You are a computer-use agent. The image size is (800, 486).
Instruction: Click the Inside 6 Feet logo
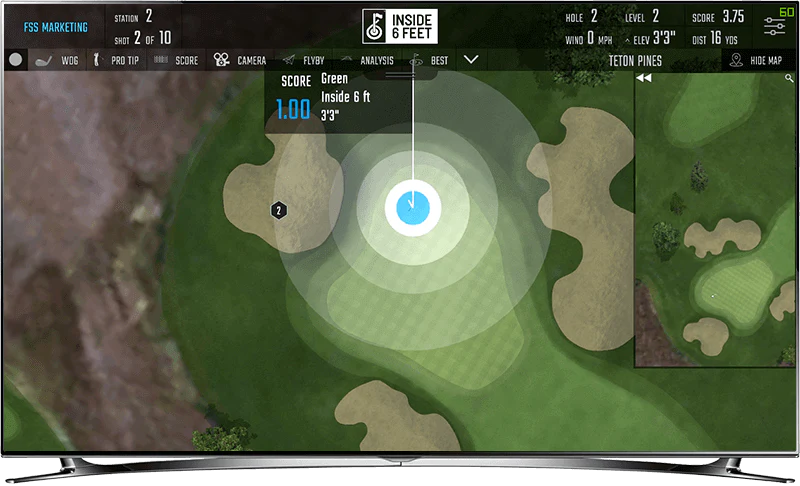(400, 27)
